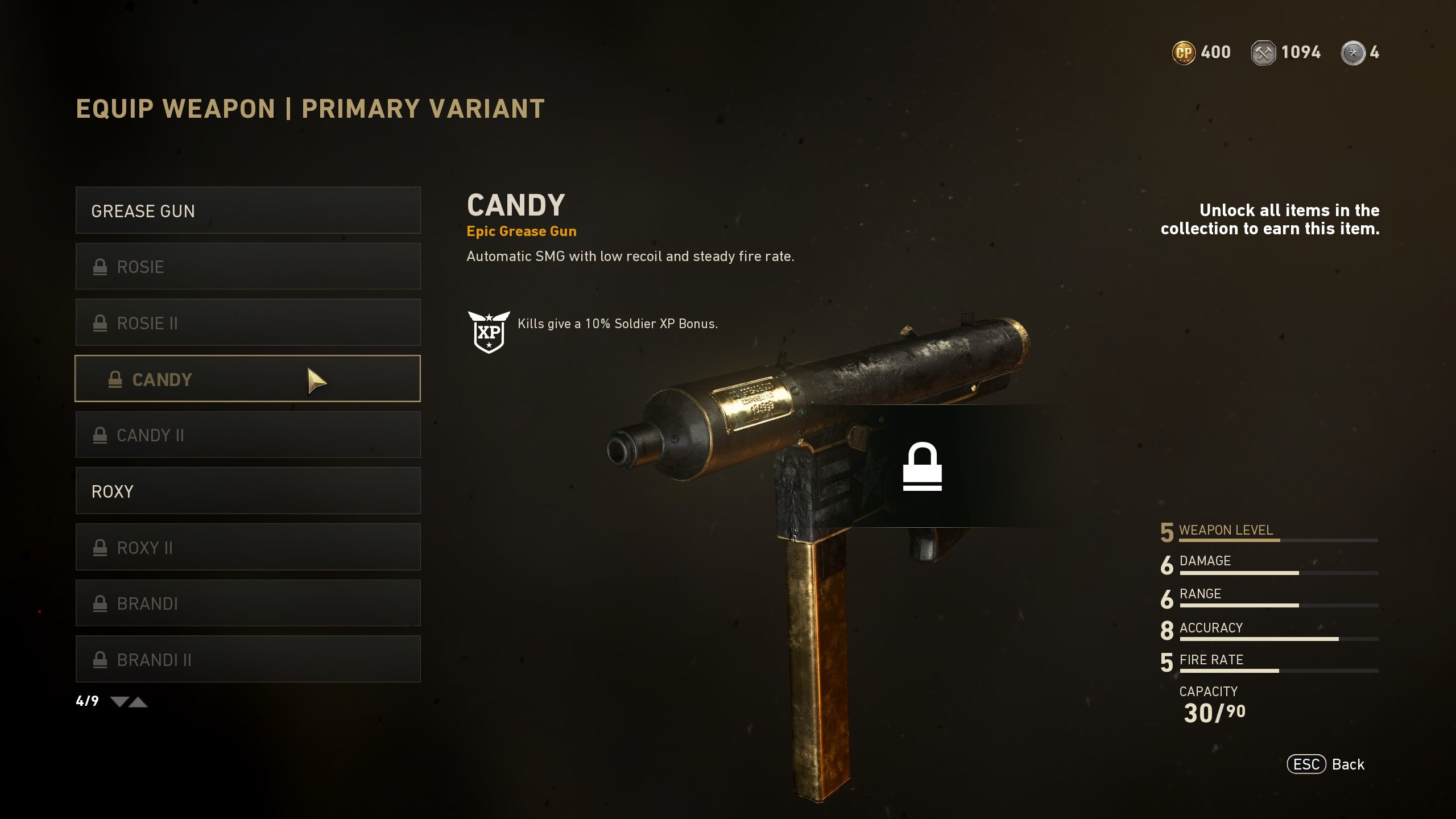Click the up arrow next to 4/9
The height and width of the screenshot is (819, 1456).
click(x=140, y=703)
